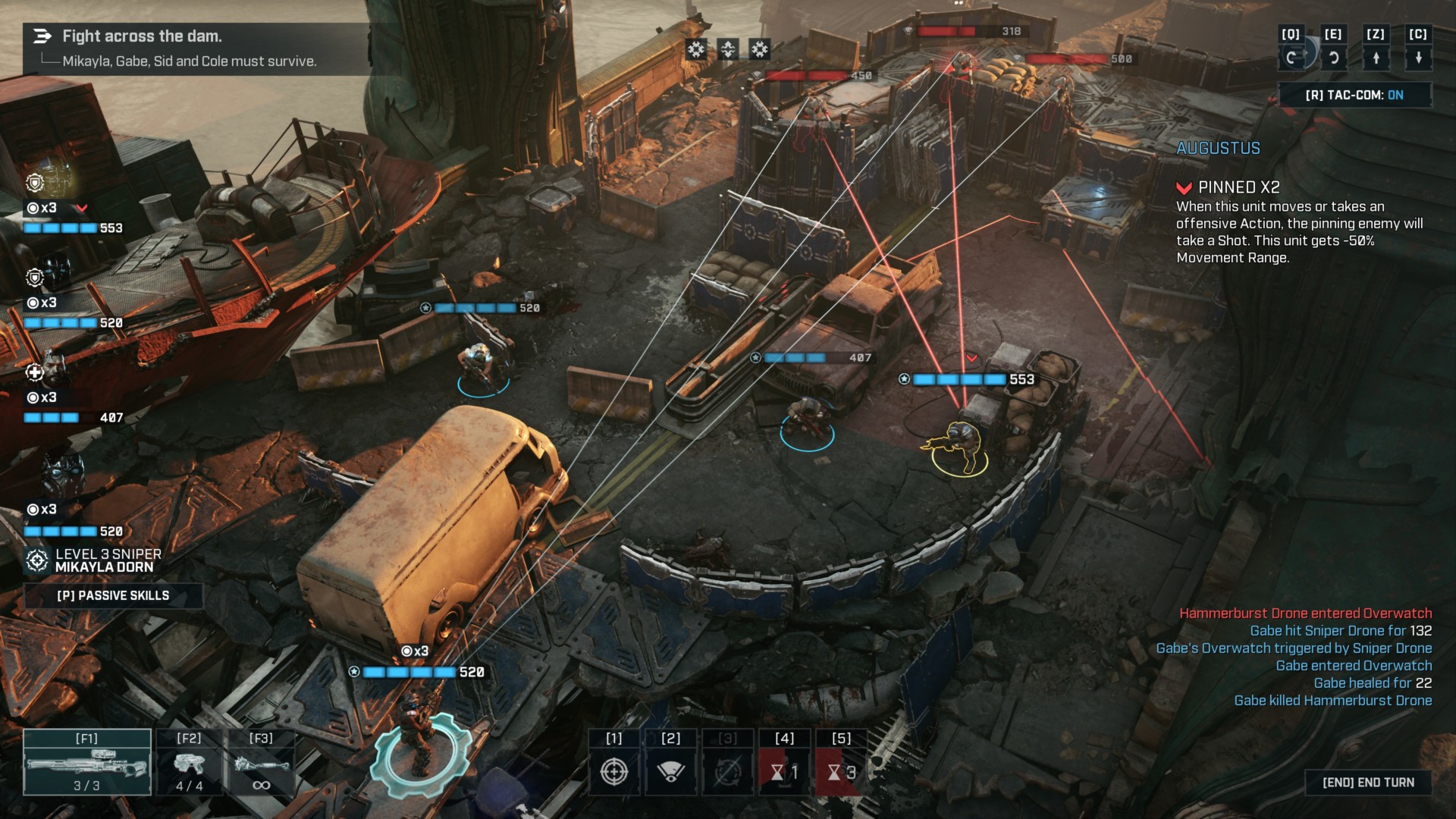Choose the infinite-ammo melee weapon slot
Viewport: 1456px width, 819px height.
coord(261,762)
